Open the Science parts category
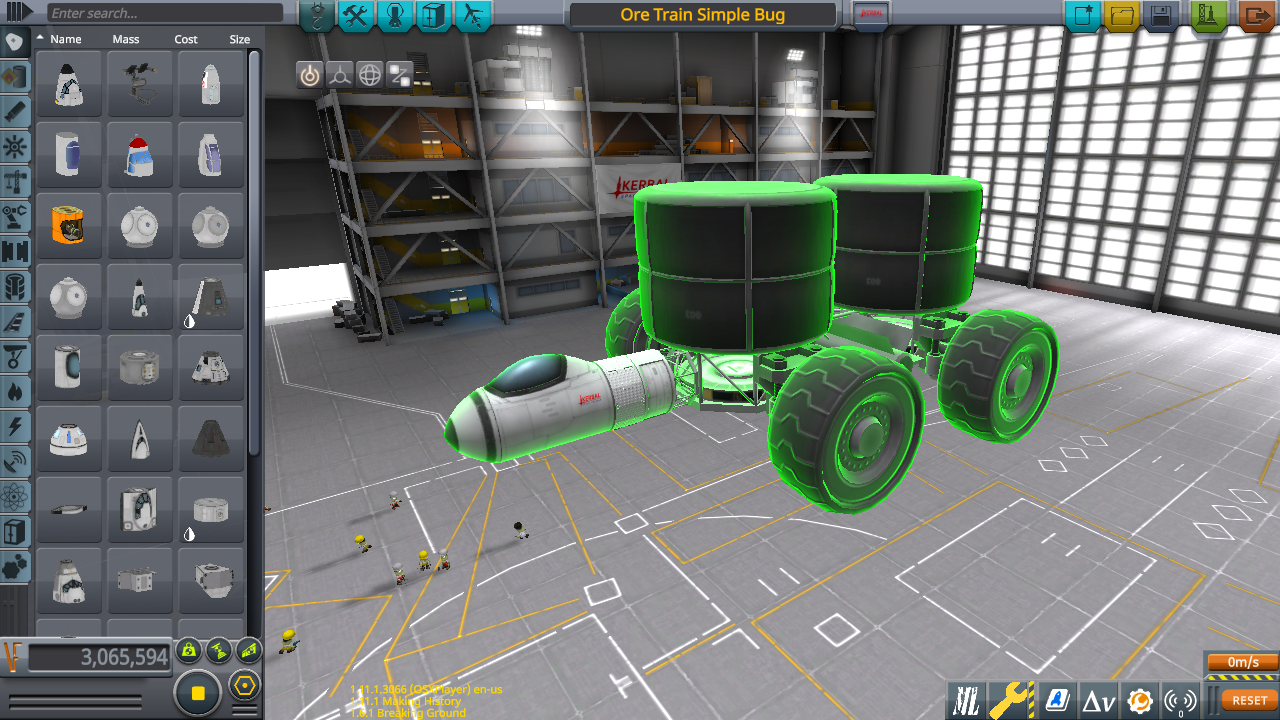The width and height of the screenshot is (1280, 720). (16, 494)
